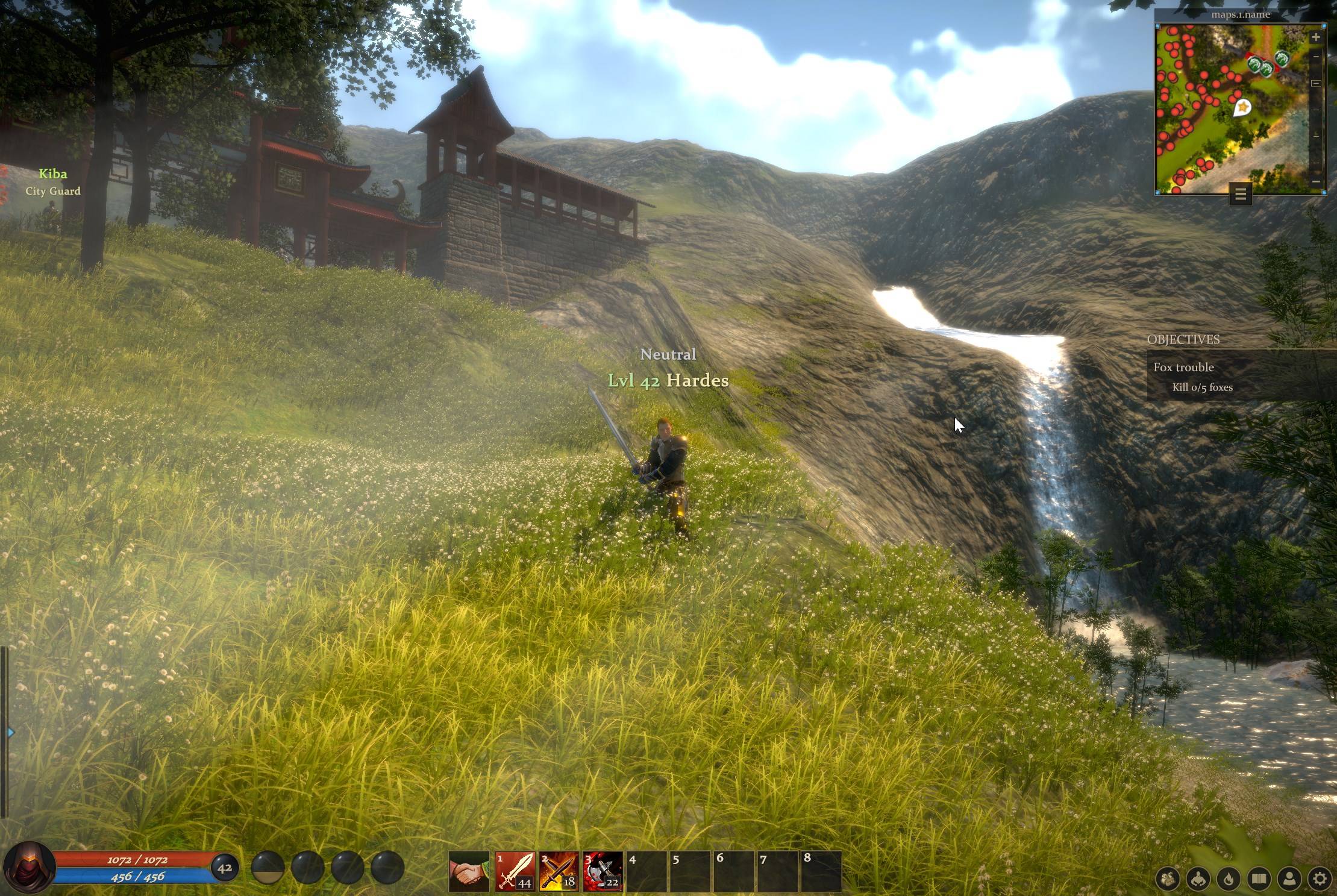Open the spellbook icon
The width and height of the screenshot is (1337, 896).
coord(1259,880)
